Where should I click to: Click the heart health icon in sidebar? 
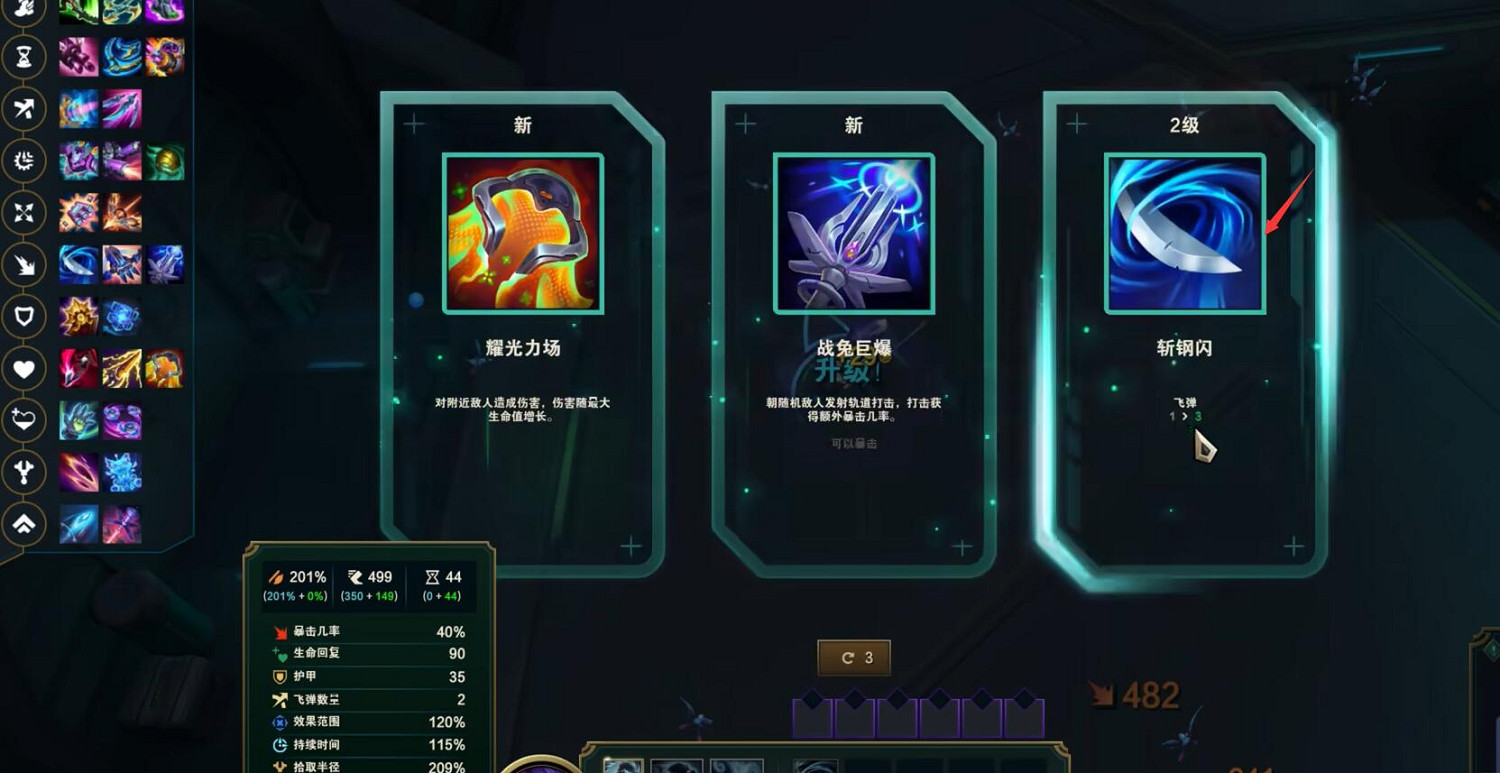tap(24, 369)
